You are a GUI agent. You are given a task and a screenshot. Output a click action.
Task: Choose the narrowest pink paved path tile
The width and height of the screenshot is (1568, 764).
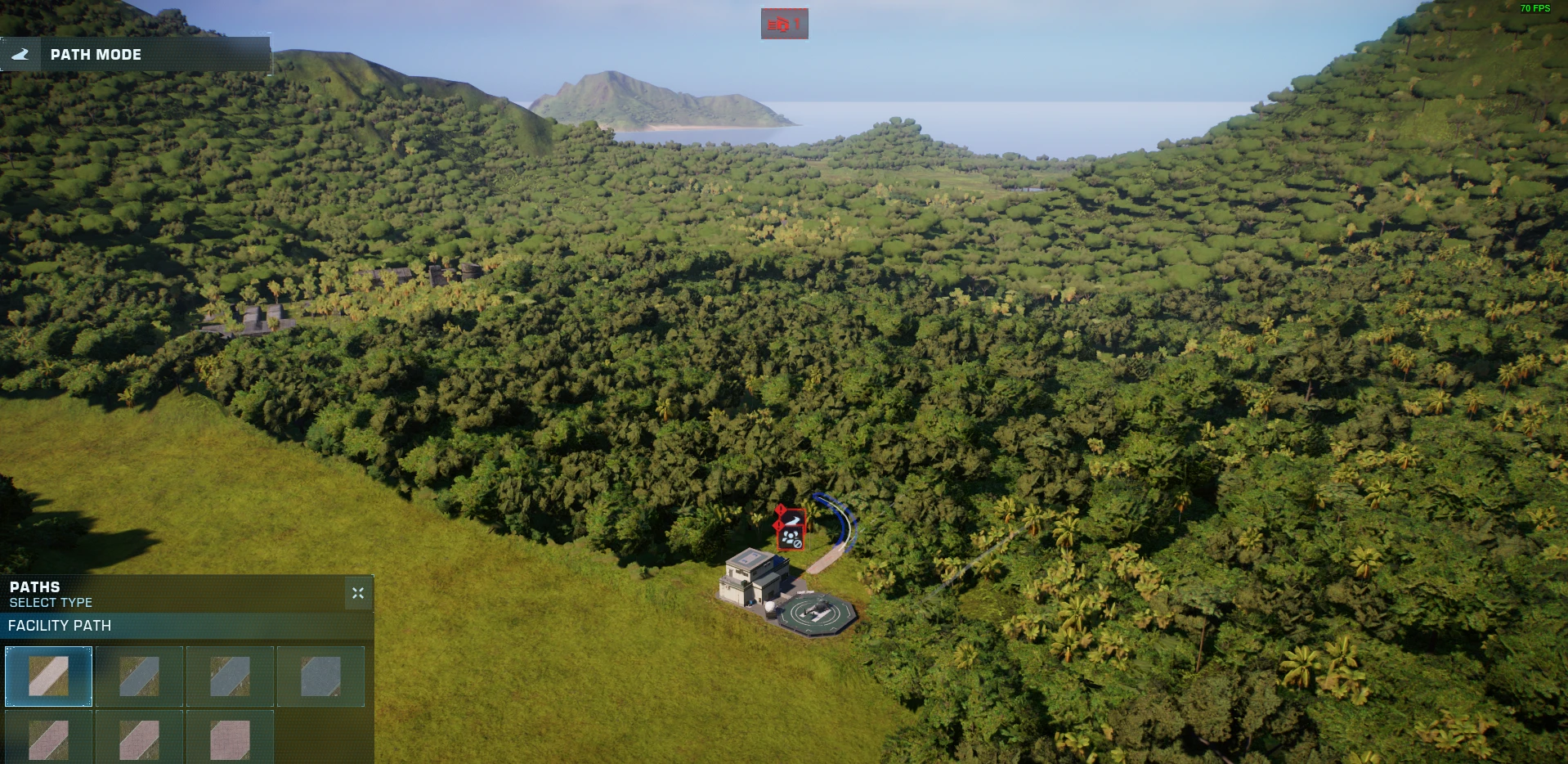coord(49,739)
